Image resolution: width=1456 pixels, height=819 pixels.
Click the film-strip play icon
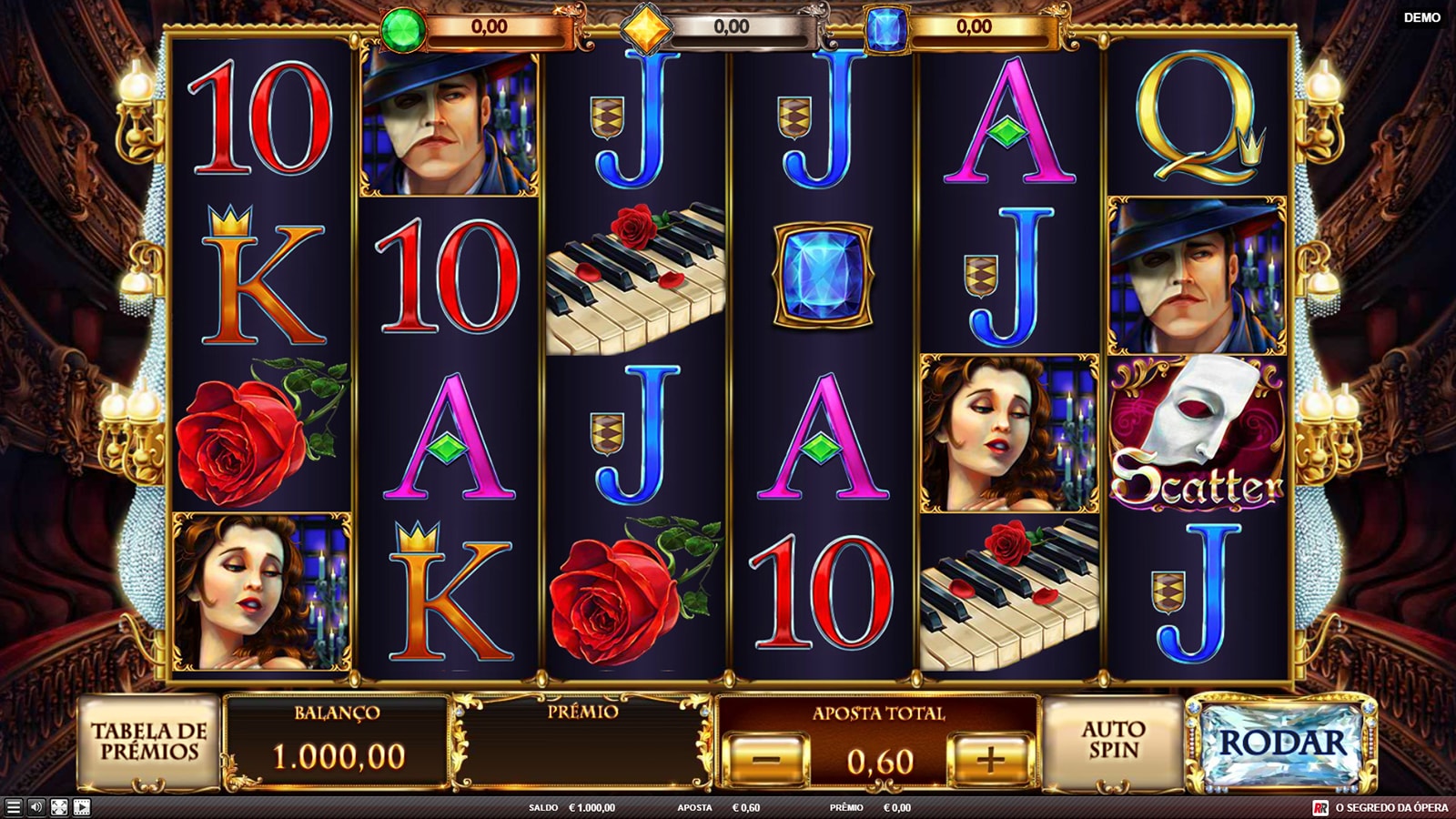82,807
